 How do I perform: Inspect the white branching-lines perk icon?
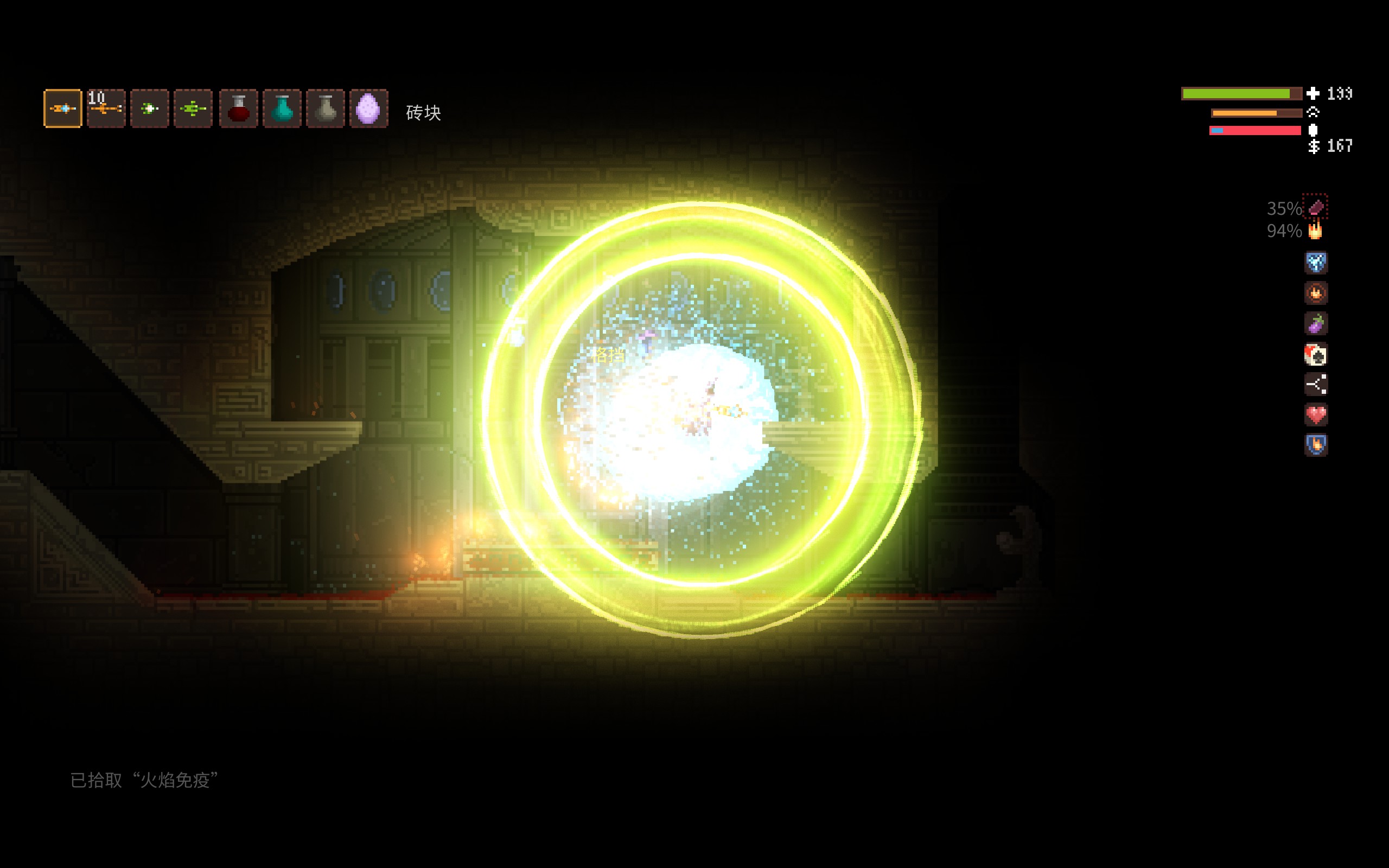1316,384
